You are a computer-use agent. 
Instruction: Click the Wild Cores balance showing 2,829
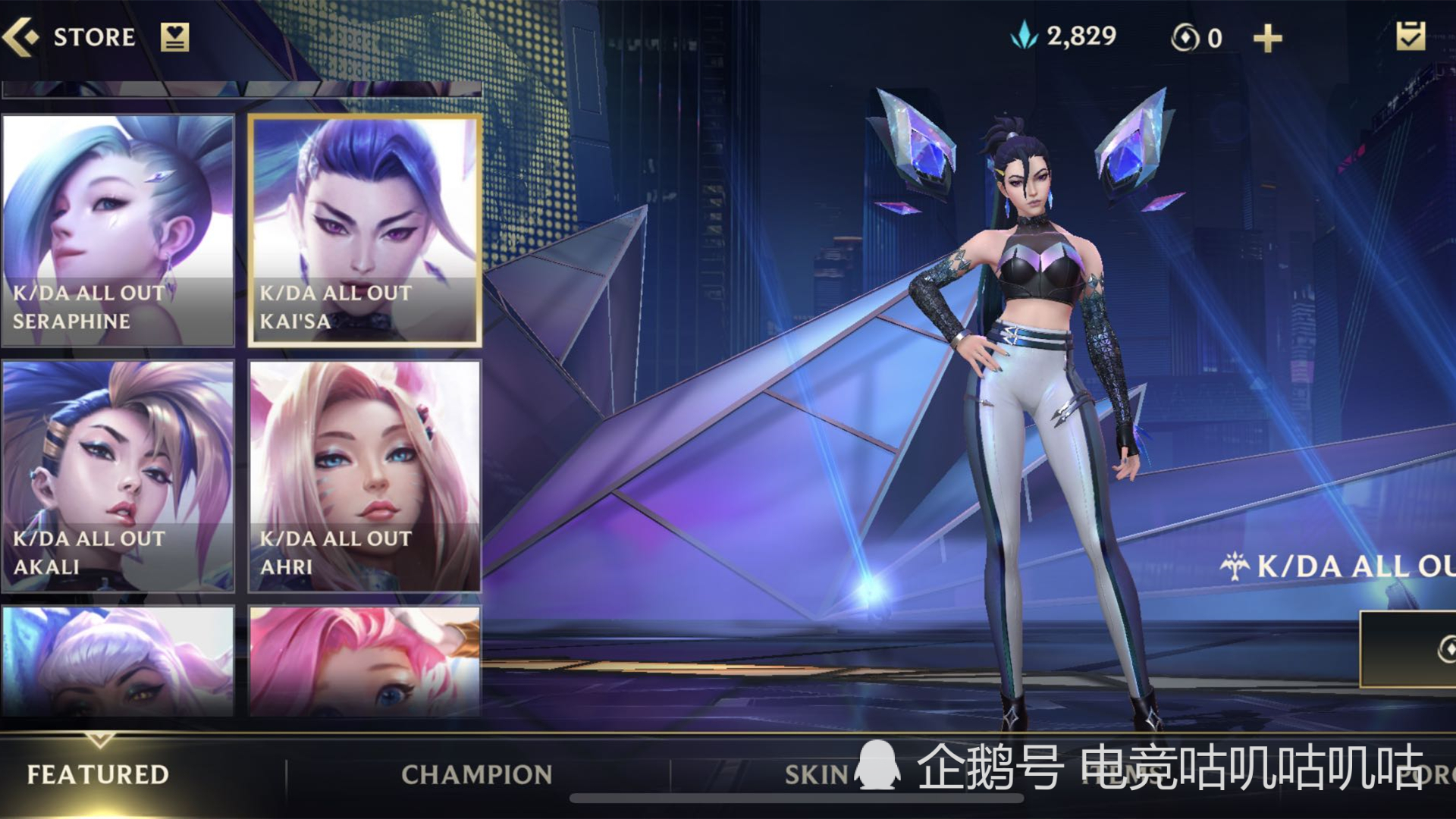pos(1080,33)
